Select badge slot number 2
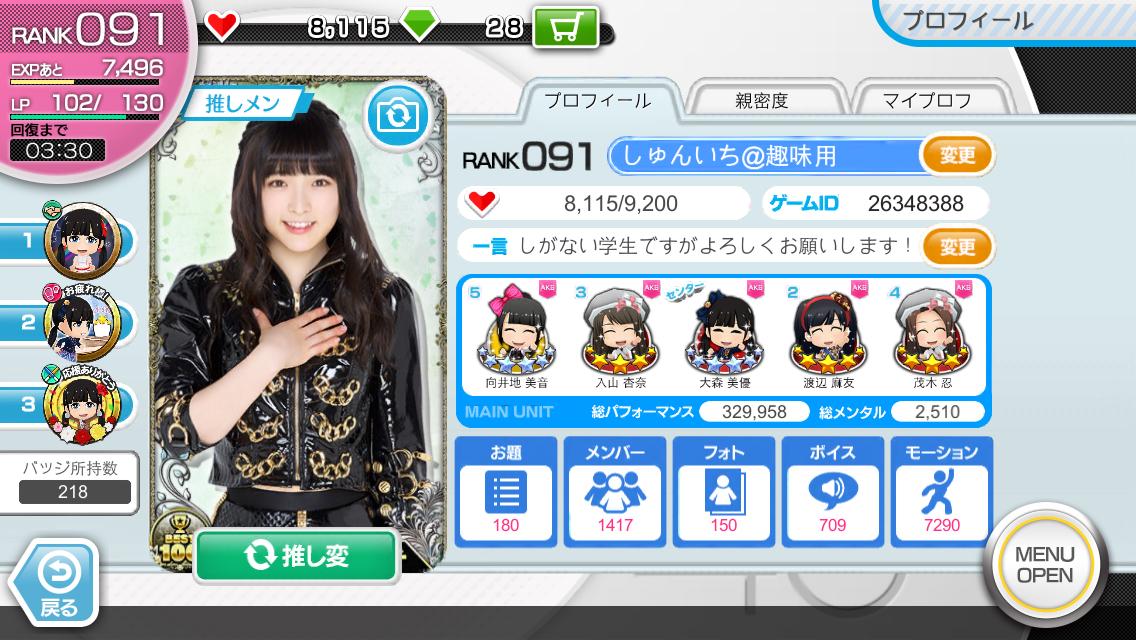The height and width of the screenshot is (640, 1136). coord(82,322)
